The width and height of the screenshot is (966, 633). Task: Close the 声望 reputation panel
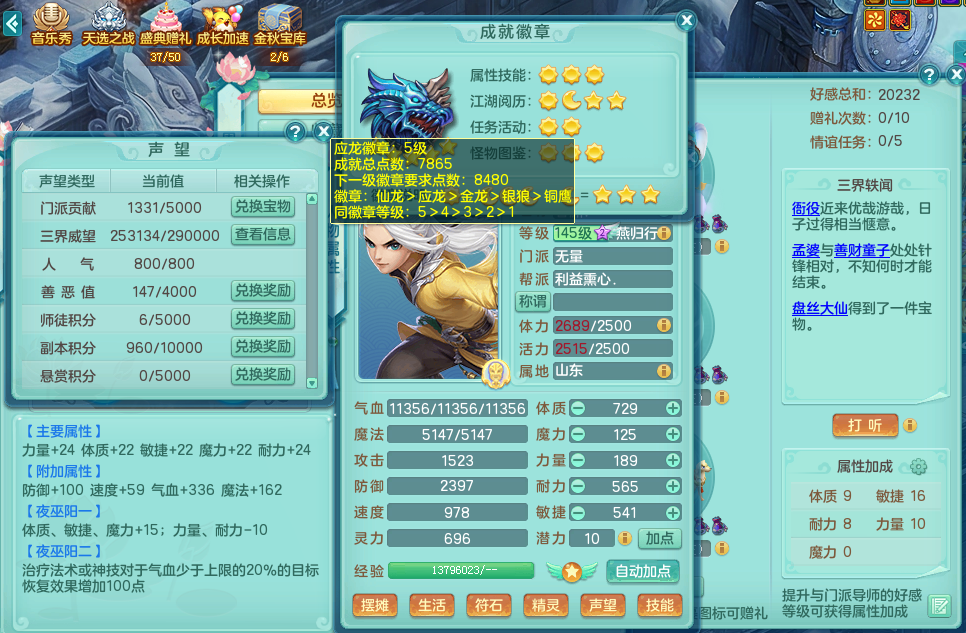(323, 132)
